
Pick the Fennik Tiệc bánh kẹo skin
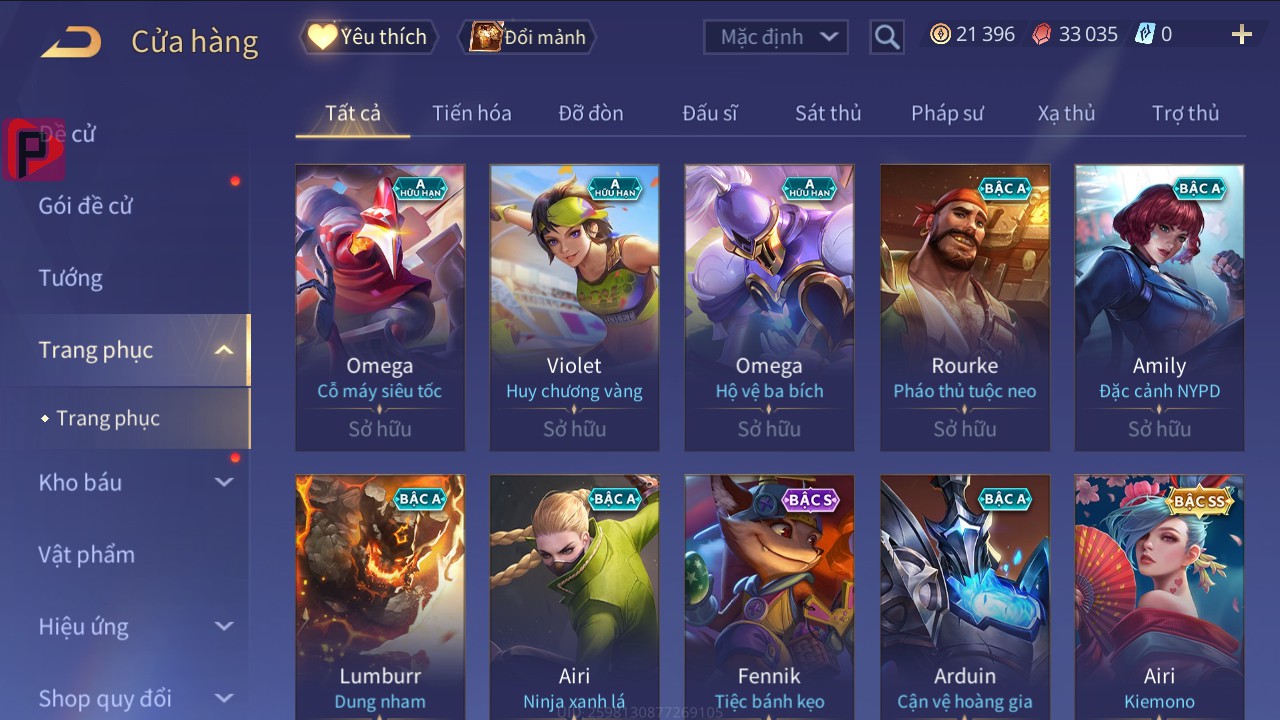pyautogui.click(x=769, y=596)
